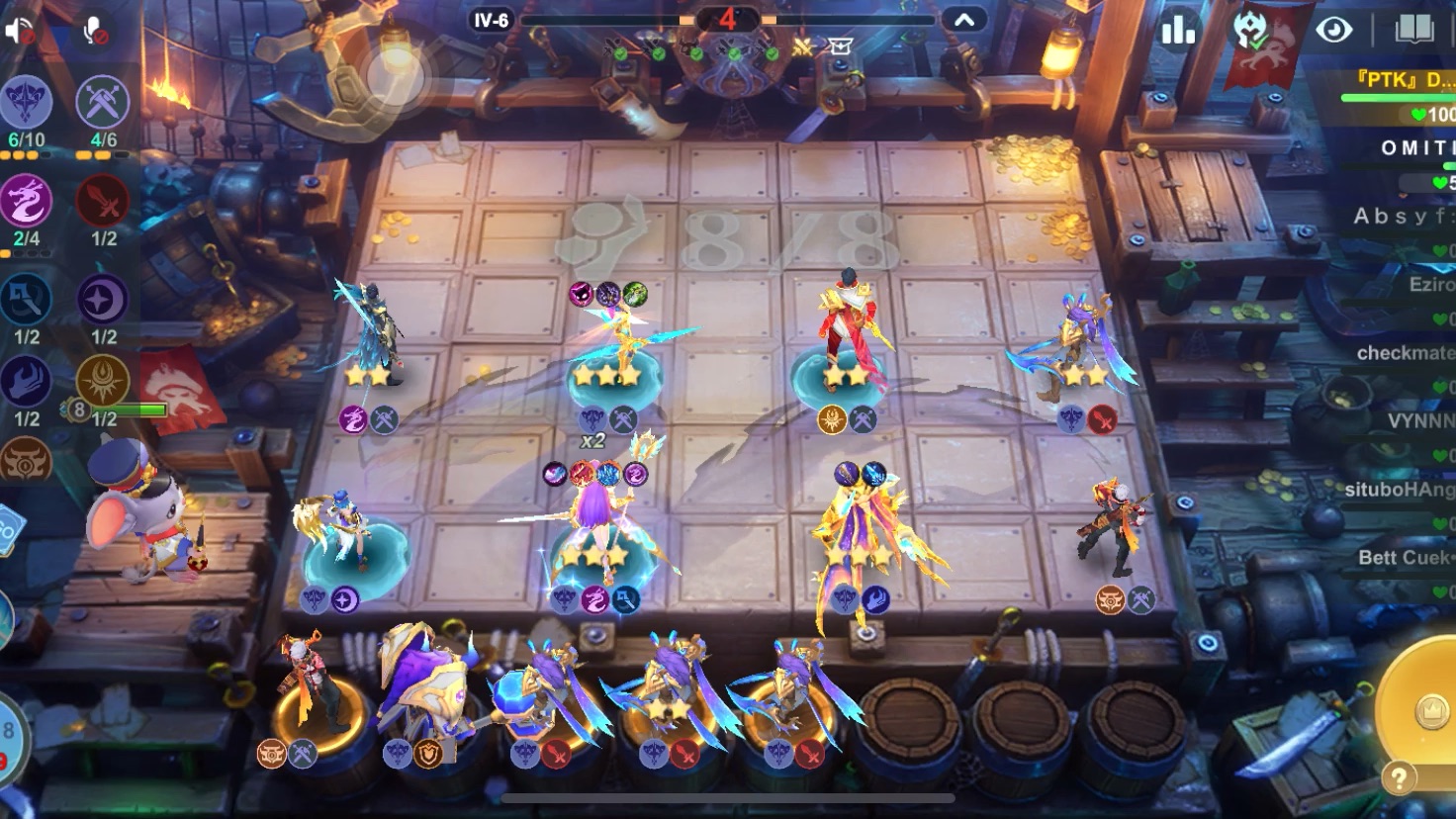Click the blue axe synergy icon

click(27, 299)
